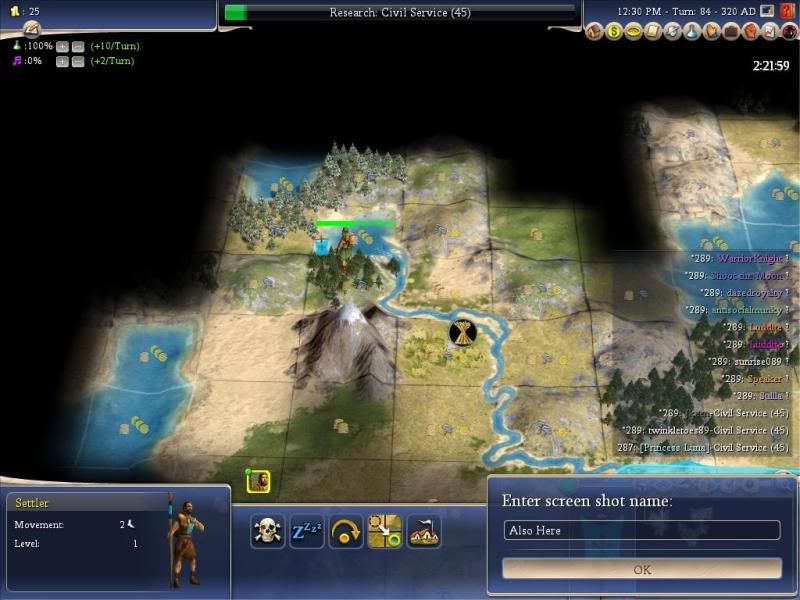Skip the settler's turn

(345, 531)
